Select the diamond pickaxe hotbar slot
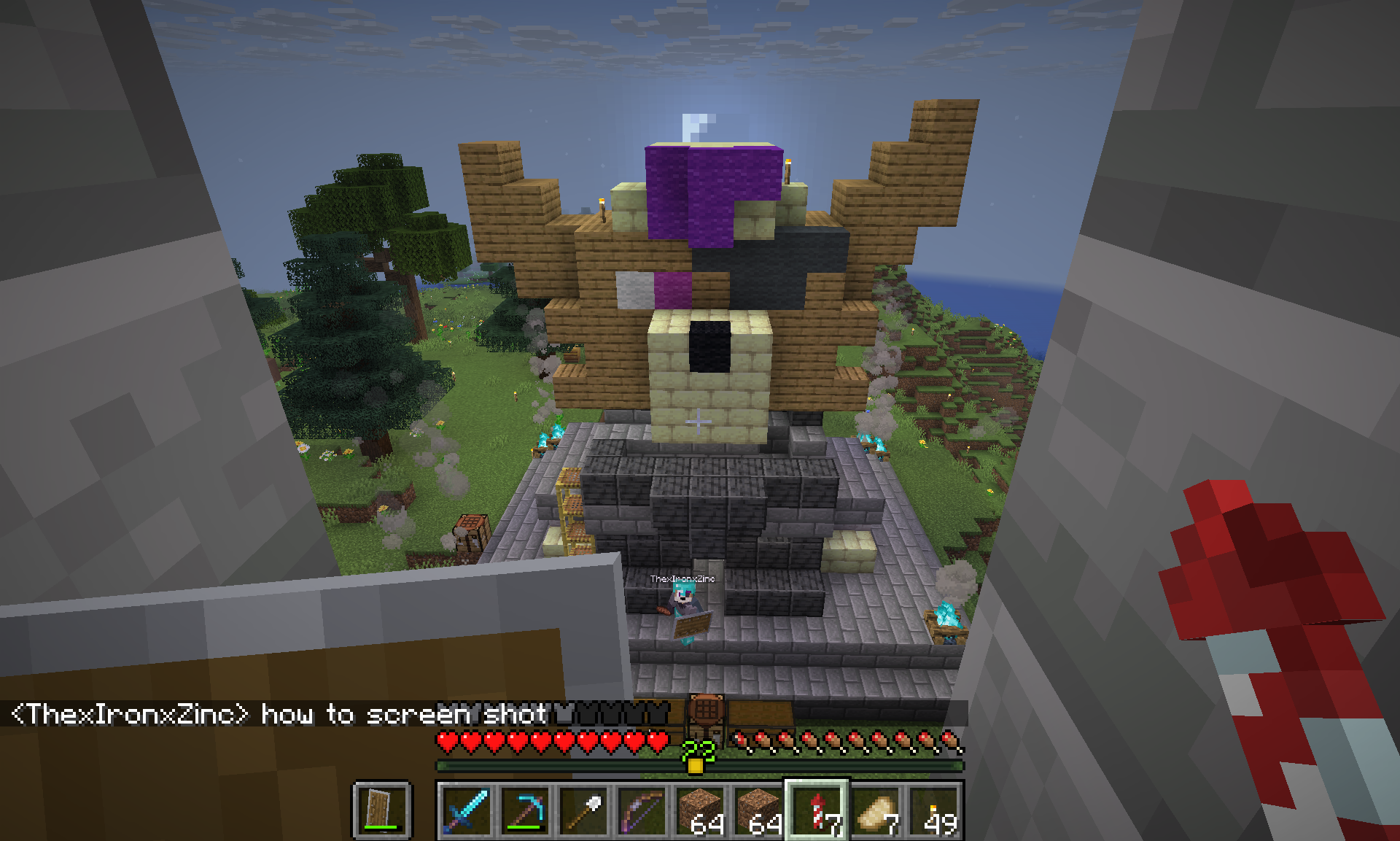 [x=524, y=810]
